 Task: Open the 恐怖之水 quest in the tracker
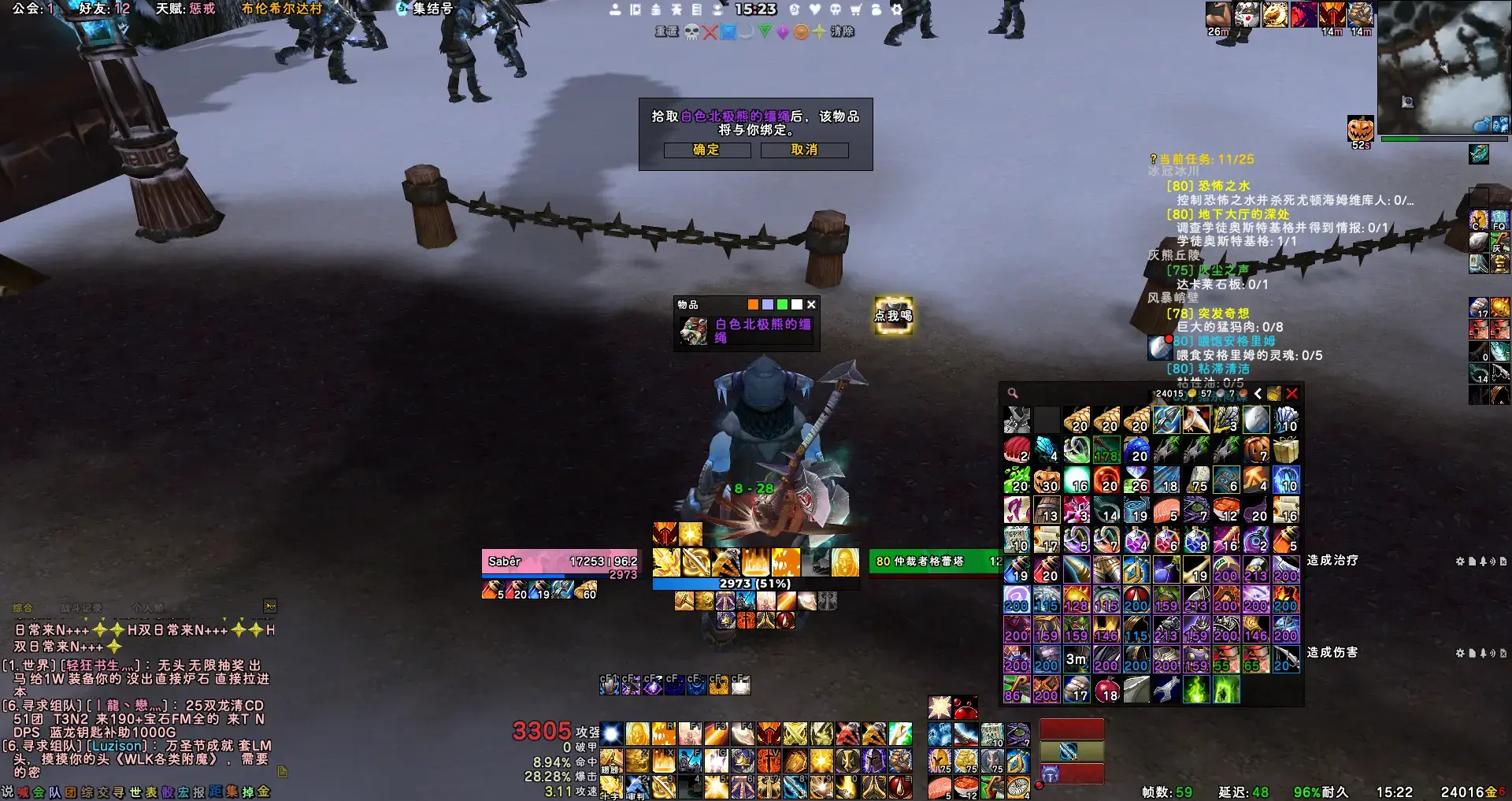[x=1223, y=186]
